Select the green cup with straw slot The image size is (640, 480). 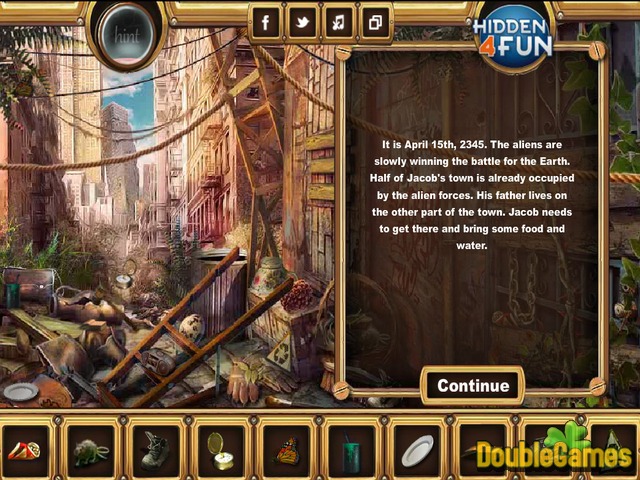[x=351, y=451]
